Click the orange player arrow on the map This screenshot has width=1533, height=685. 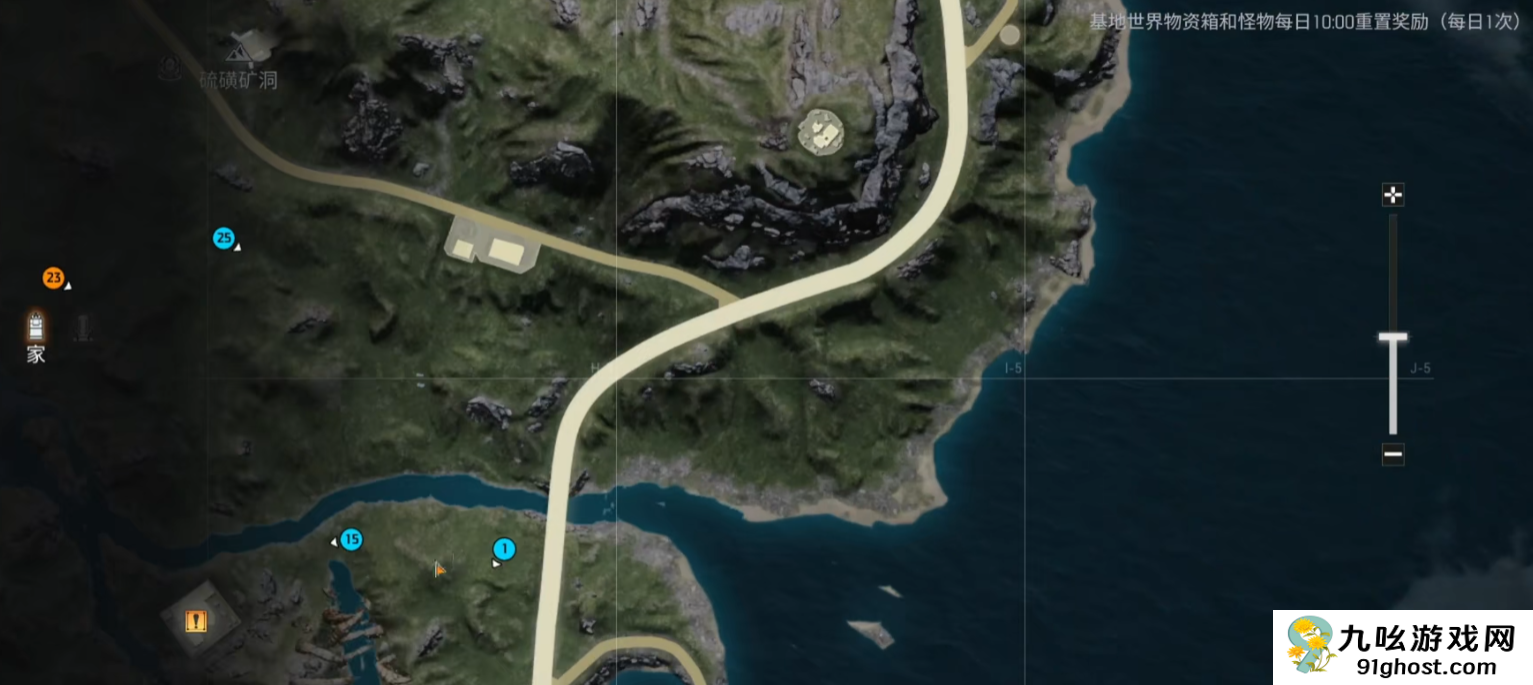[x=439, y=569]
